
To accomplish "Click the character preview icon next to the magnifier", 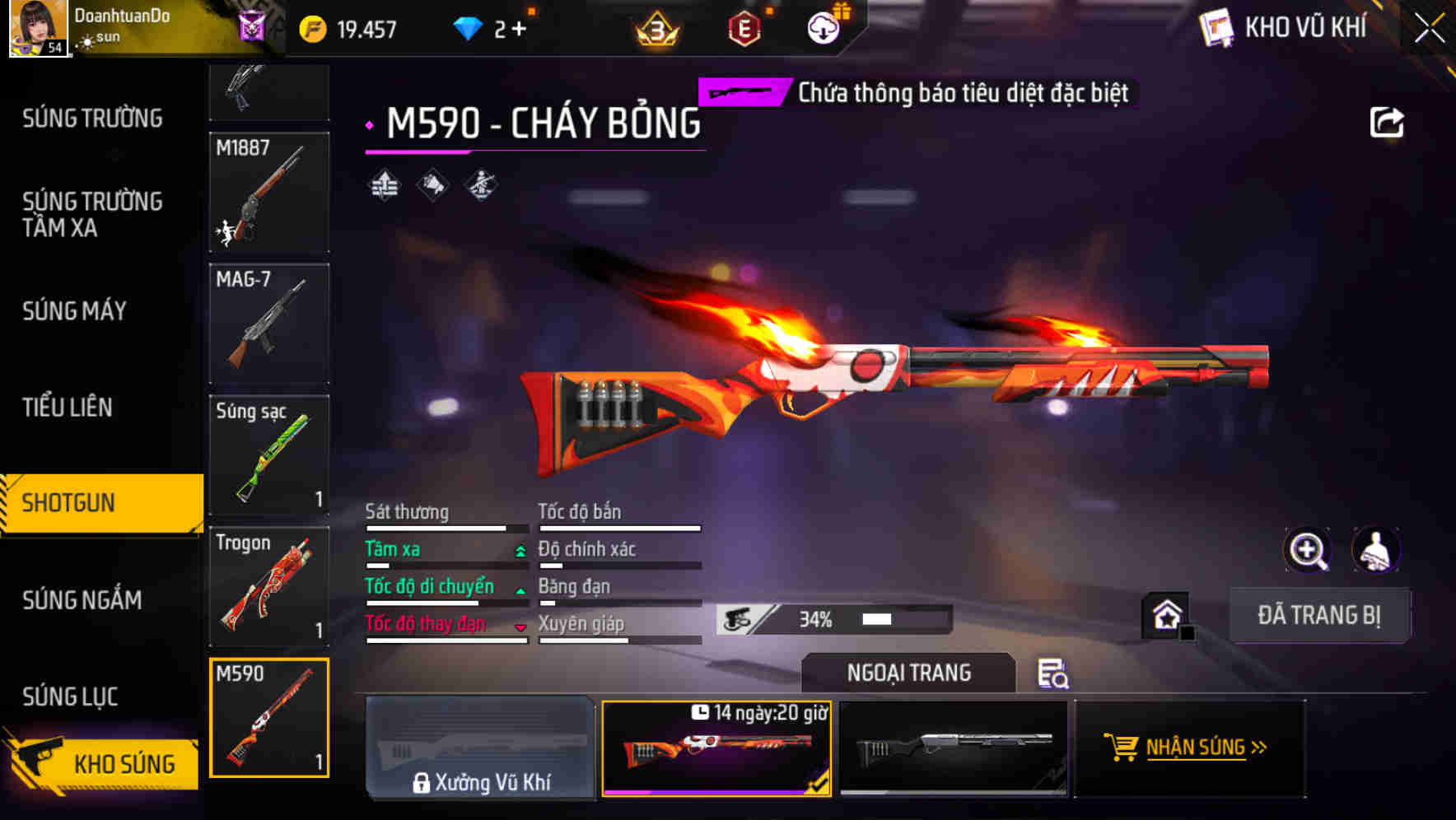I will pyautogui.click(x=1374, y=550).
